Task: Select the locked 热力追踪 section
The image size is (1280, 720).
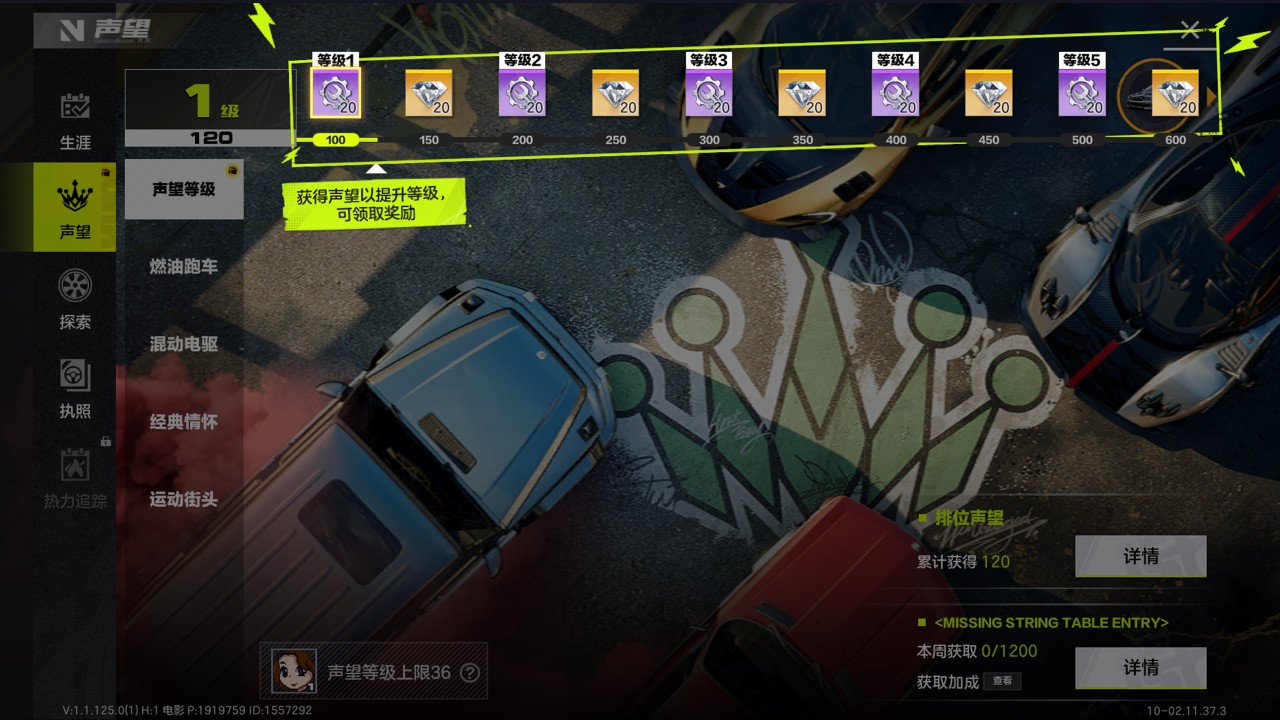Action: pyautogui.click(x=75, y=478)
